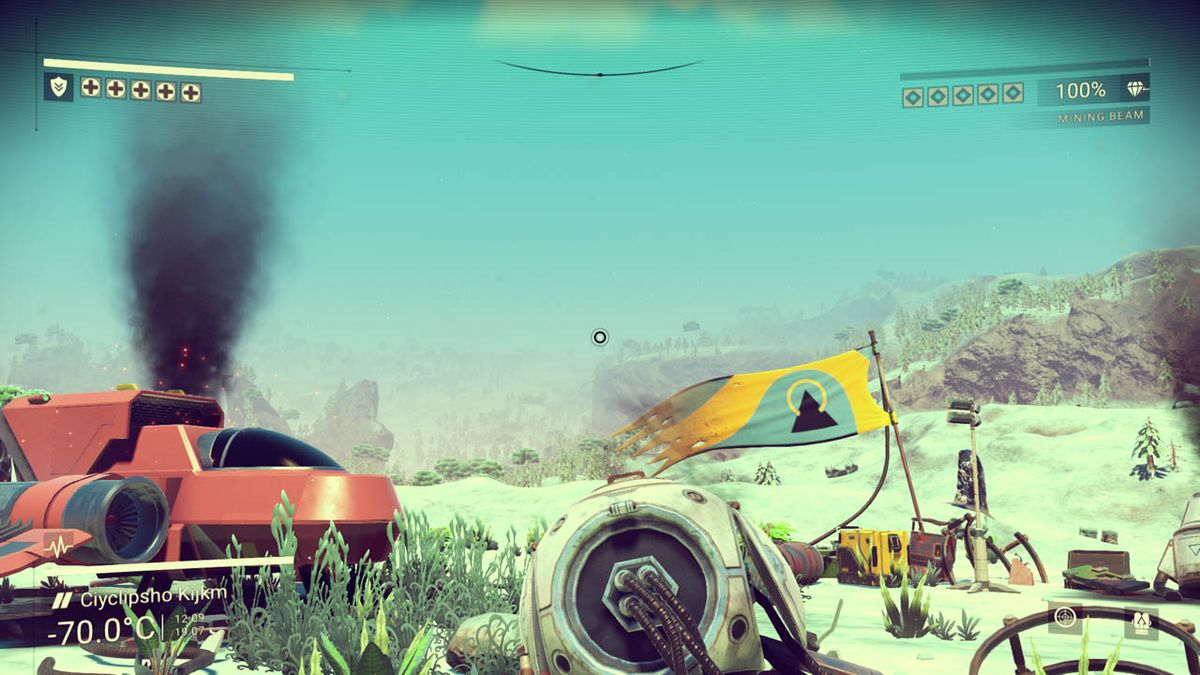Select the Mining Beam diamond icon

[x=1136, y=90]
